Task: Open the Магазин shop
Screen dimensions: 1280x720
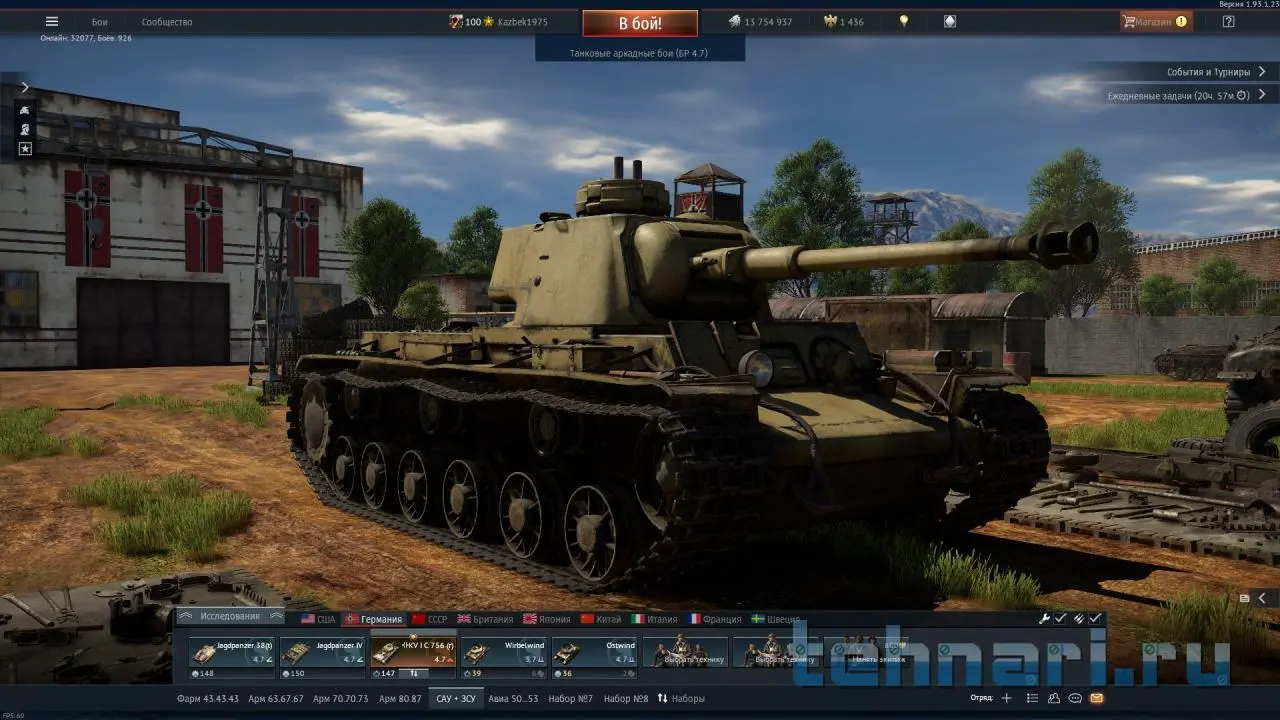Action: [x=1156, y=21]
